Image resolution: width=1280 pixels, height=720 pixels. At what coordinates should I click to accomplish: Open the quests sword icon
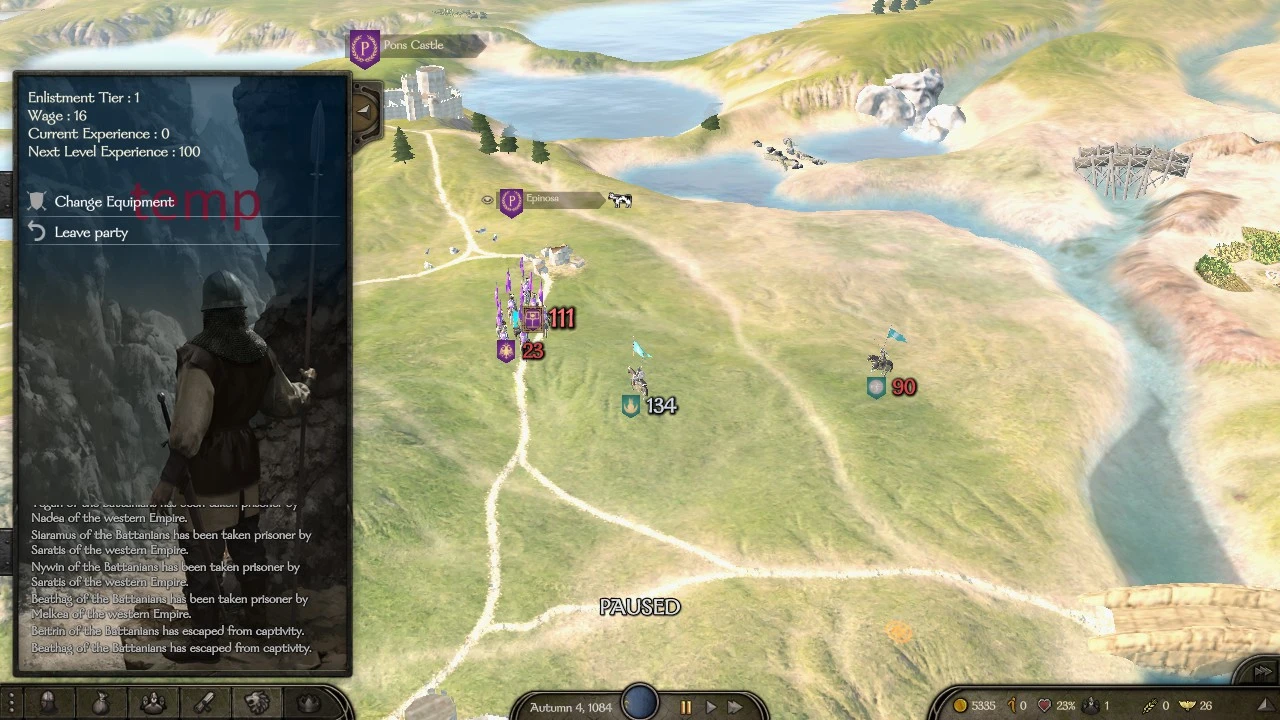[x=203, y=703]
